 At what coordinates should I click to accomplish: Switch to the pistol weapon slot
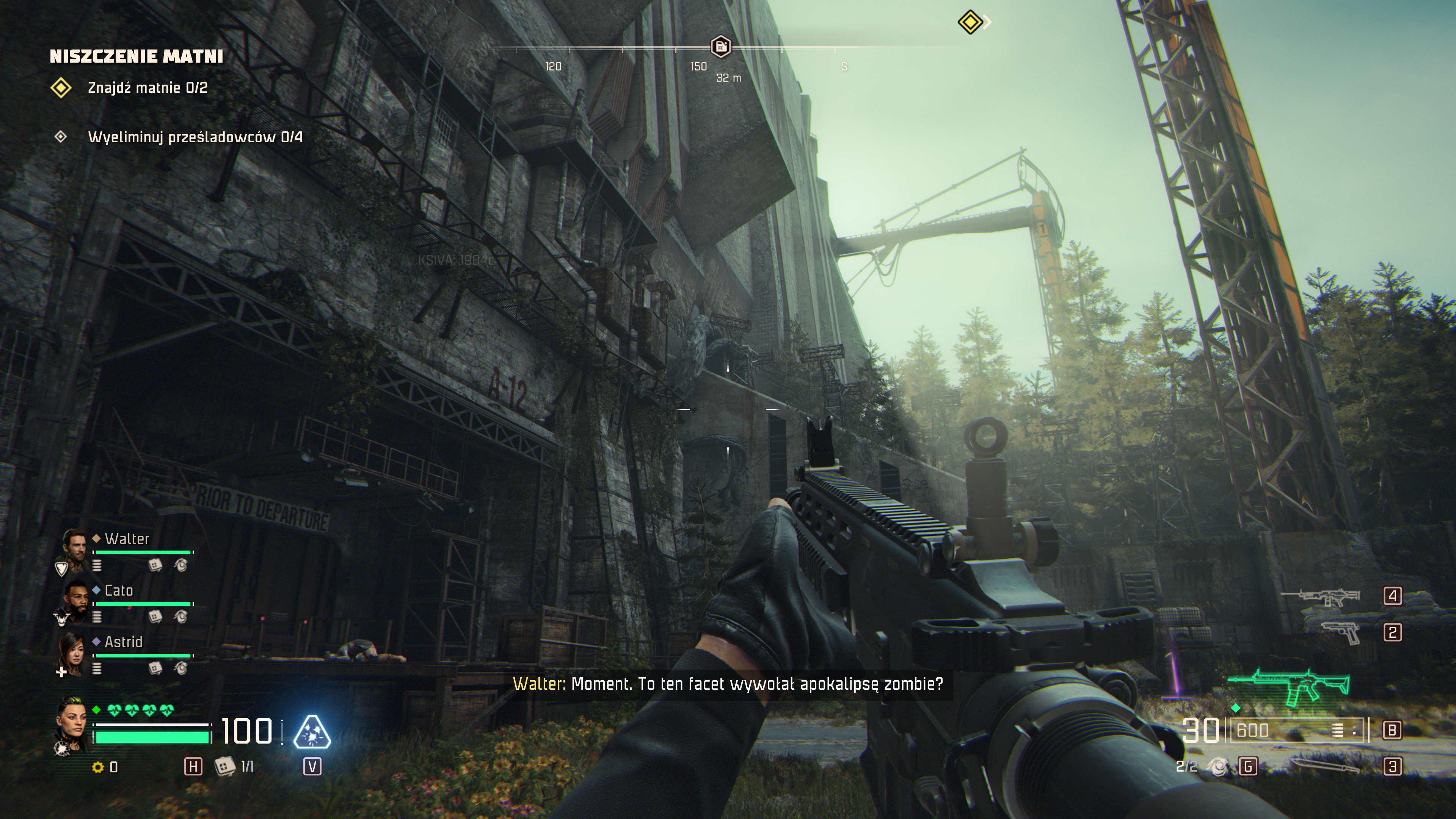(x=1342, y=632)
